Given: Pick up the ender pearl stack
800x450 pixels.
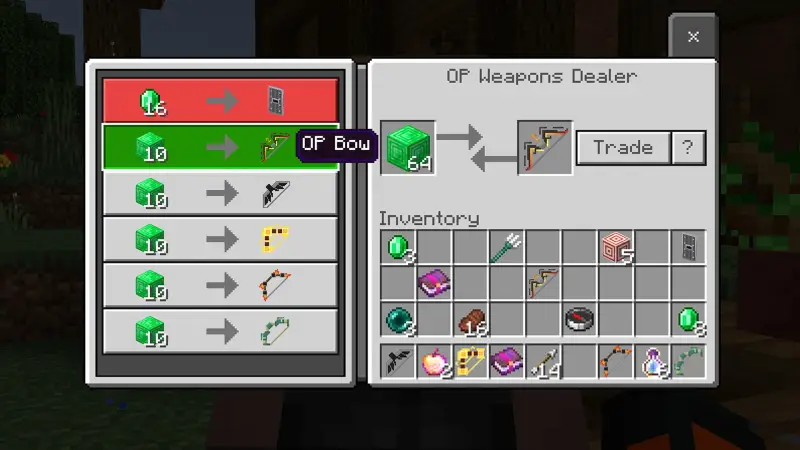Looking at the screenshot, I should click(x=398, y=320).
